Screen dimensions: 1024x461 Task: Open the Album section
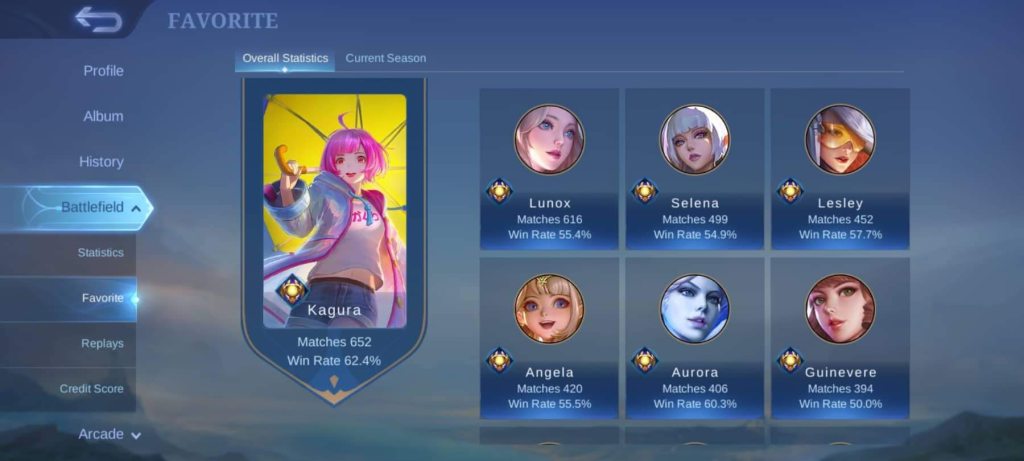103,116
